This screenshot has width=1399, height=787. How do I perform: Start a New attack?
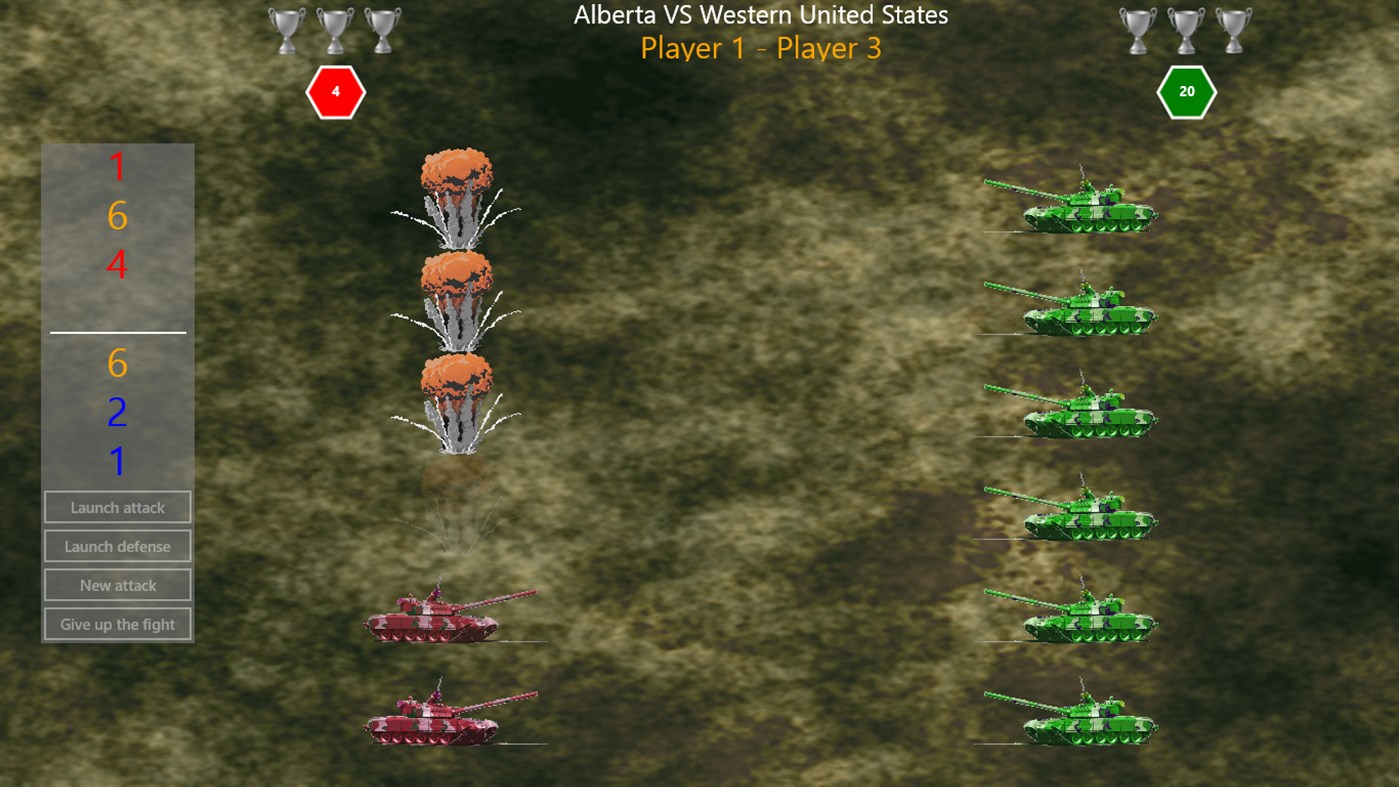(x=117, y=585)
